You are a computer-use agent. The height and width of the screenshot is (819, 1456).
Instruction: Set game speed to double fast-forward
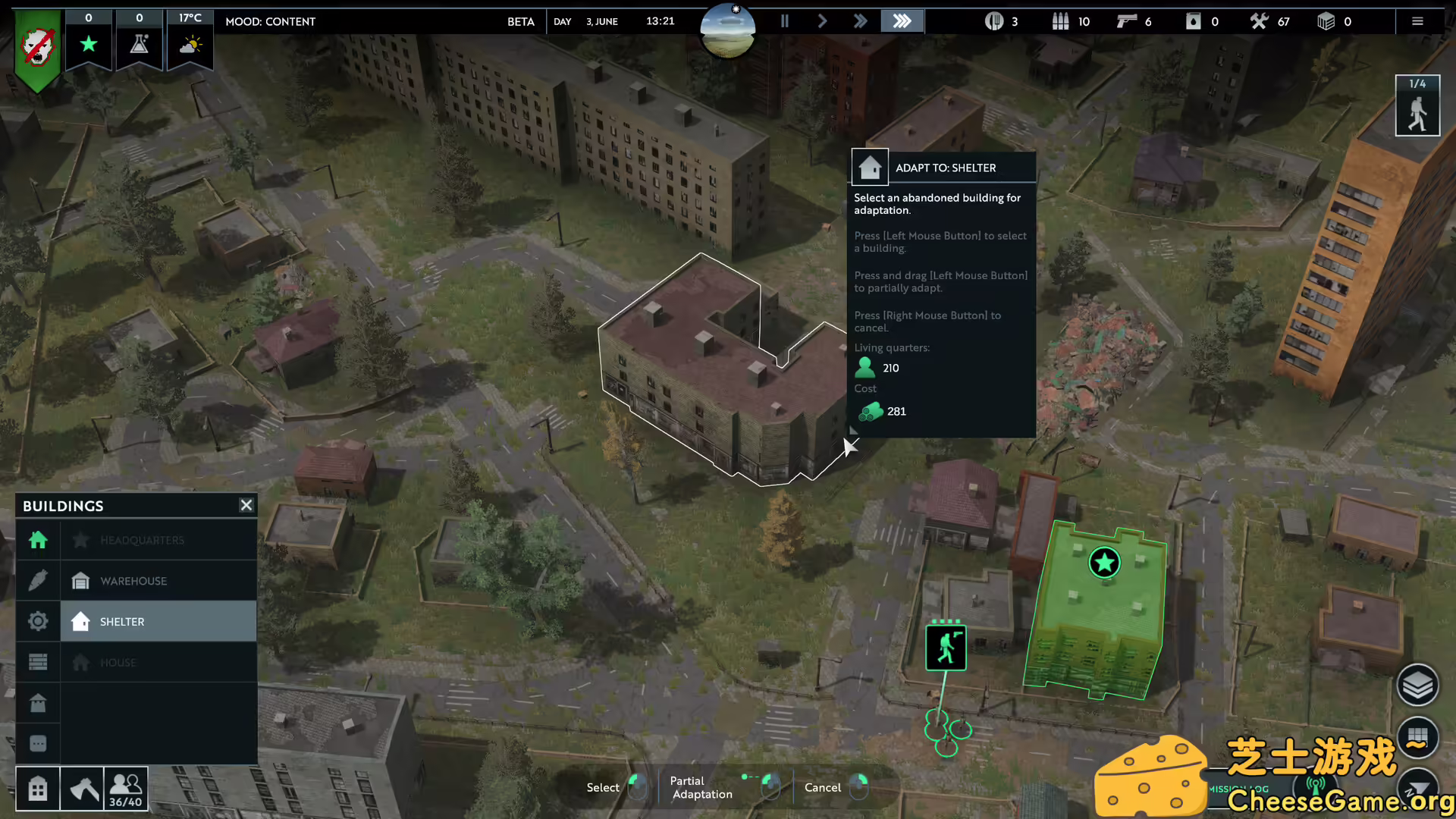click(860, 21)
